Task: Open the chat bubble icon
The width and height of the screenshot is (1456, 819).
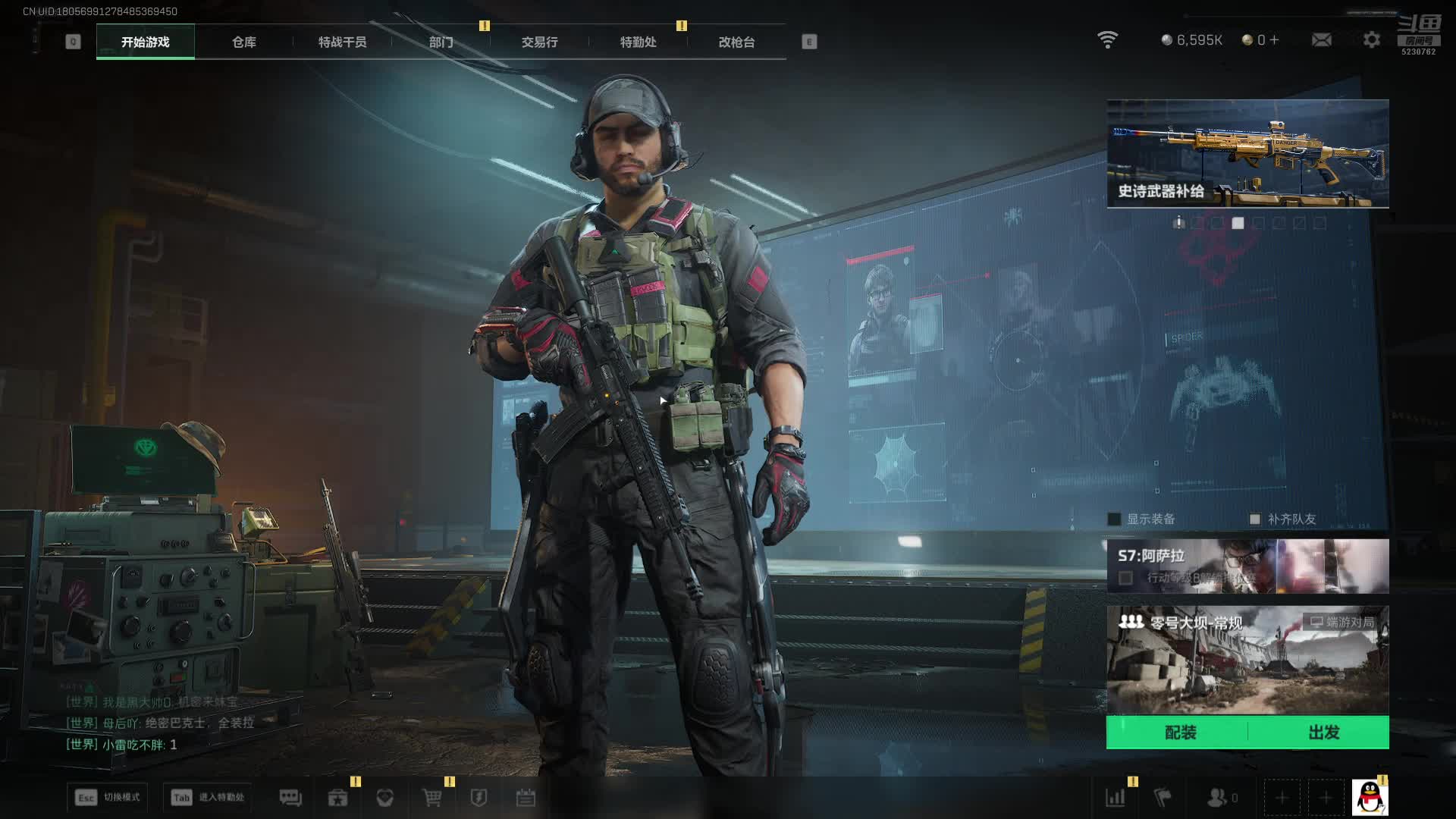Action: tap(290, 798)
